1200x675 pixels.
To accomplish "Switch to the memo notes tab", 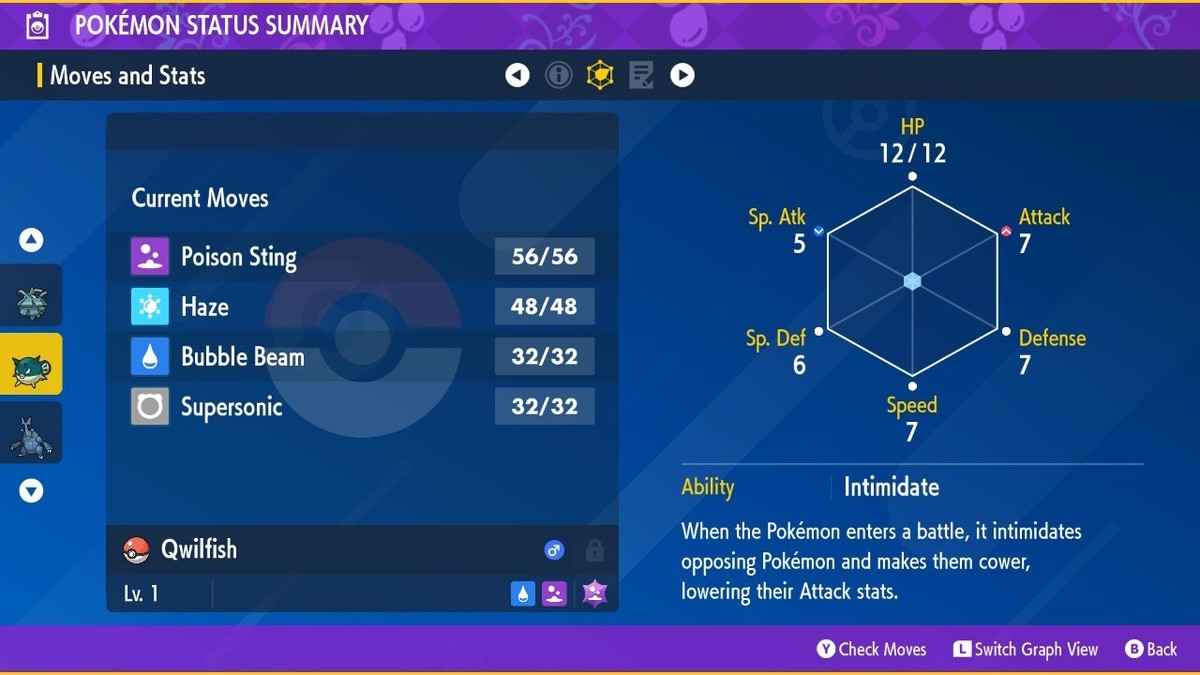I will click(x=641, y=75).
